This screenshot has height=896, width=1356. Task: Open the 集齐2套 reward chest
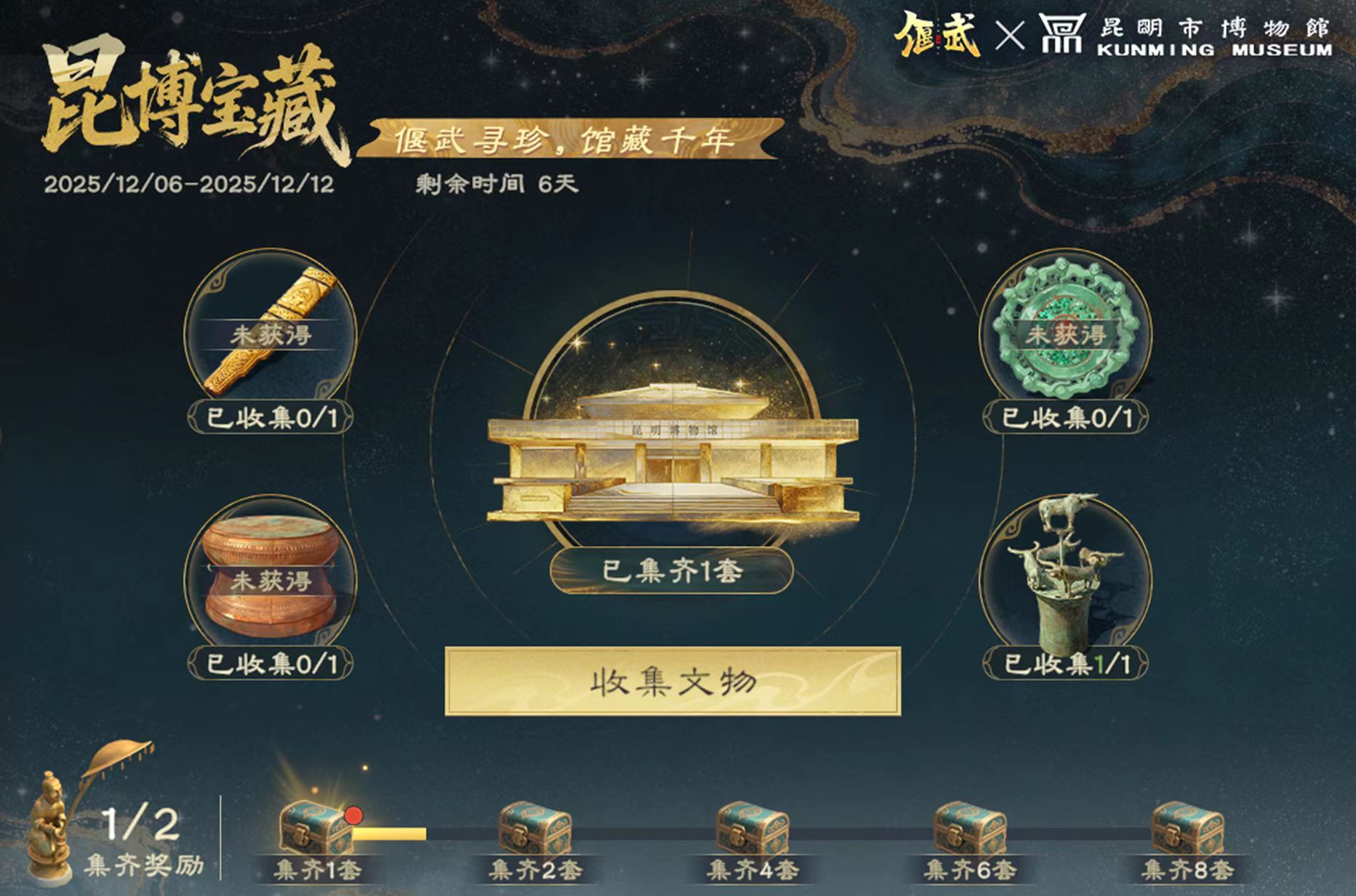coord(535,829)
